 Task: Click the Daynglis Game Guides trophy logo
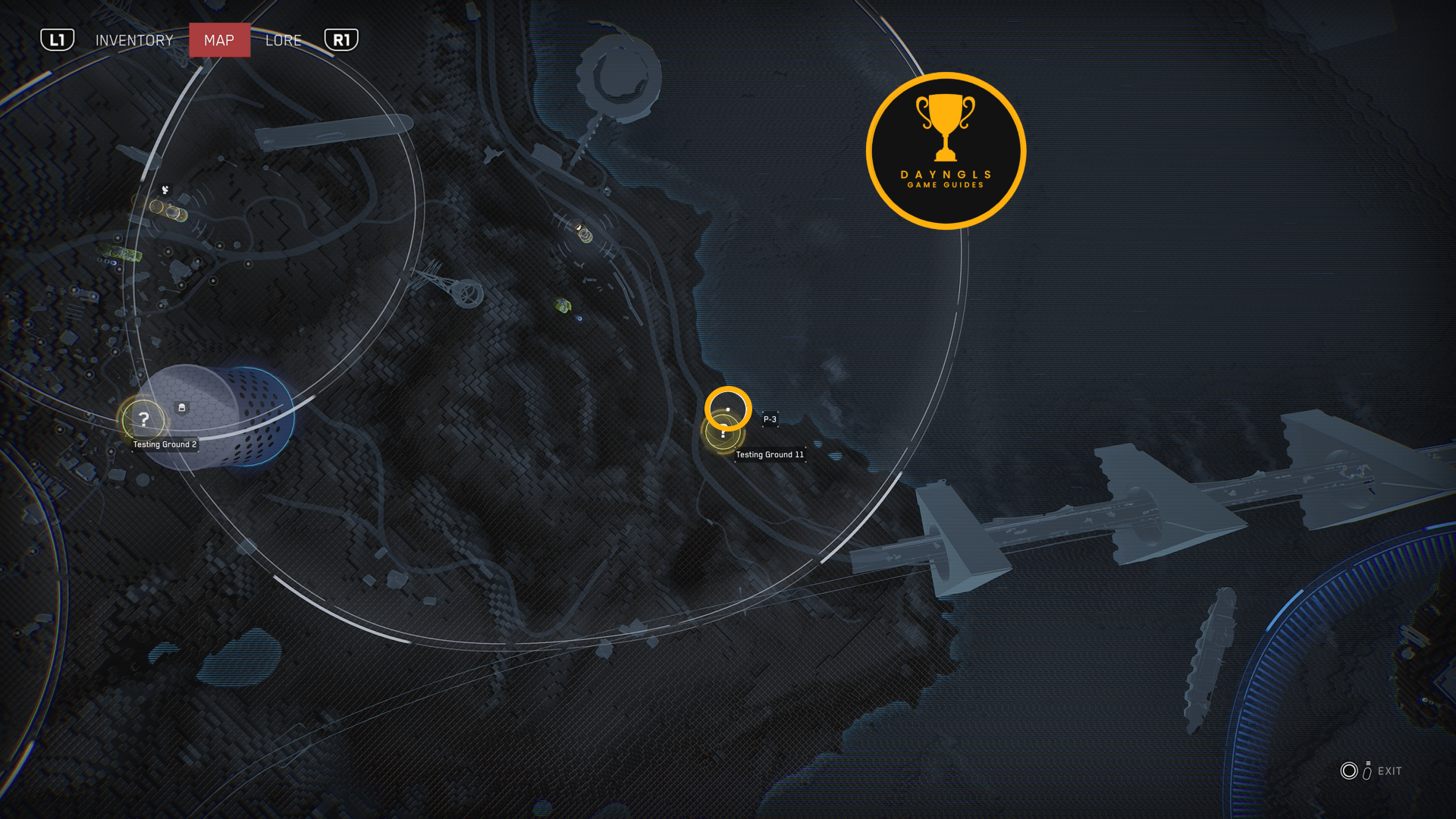(x=946, y=151)
